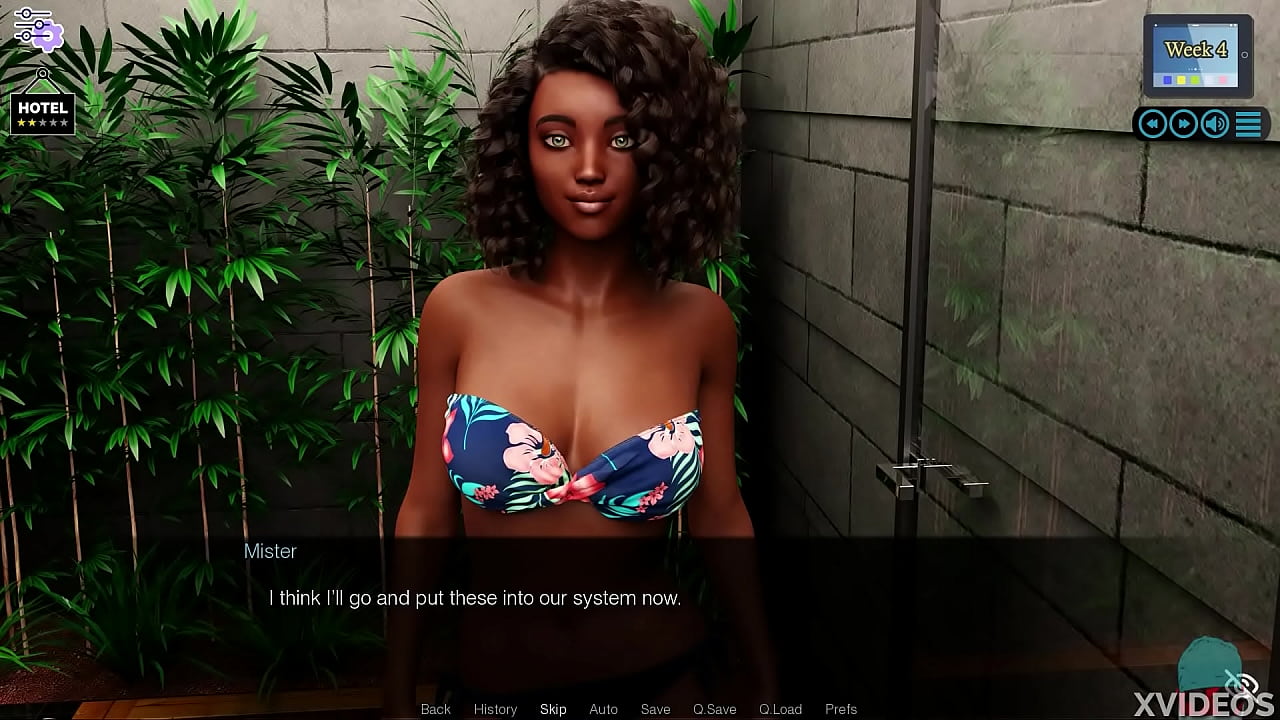Click the Back option to rewind dialogue

(435, 709)
